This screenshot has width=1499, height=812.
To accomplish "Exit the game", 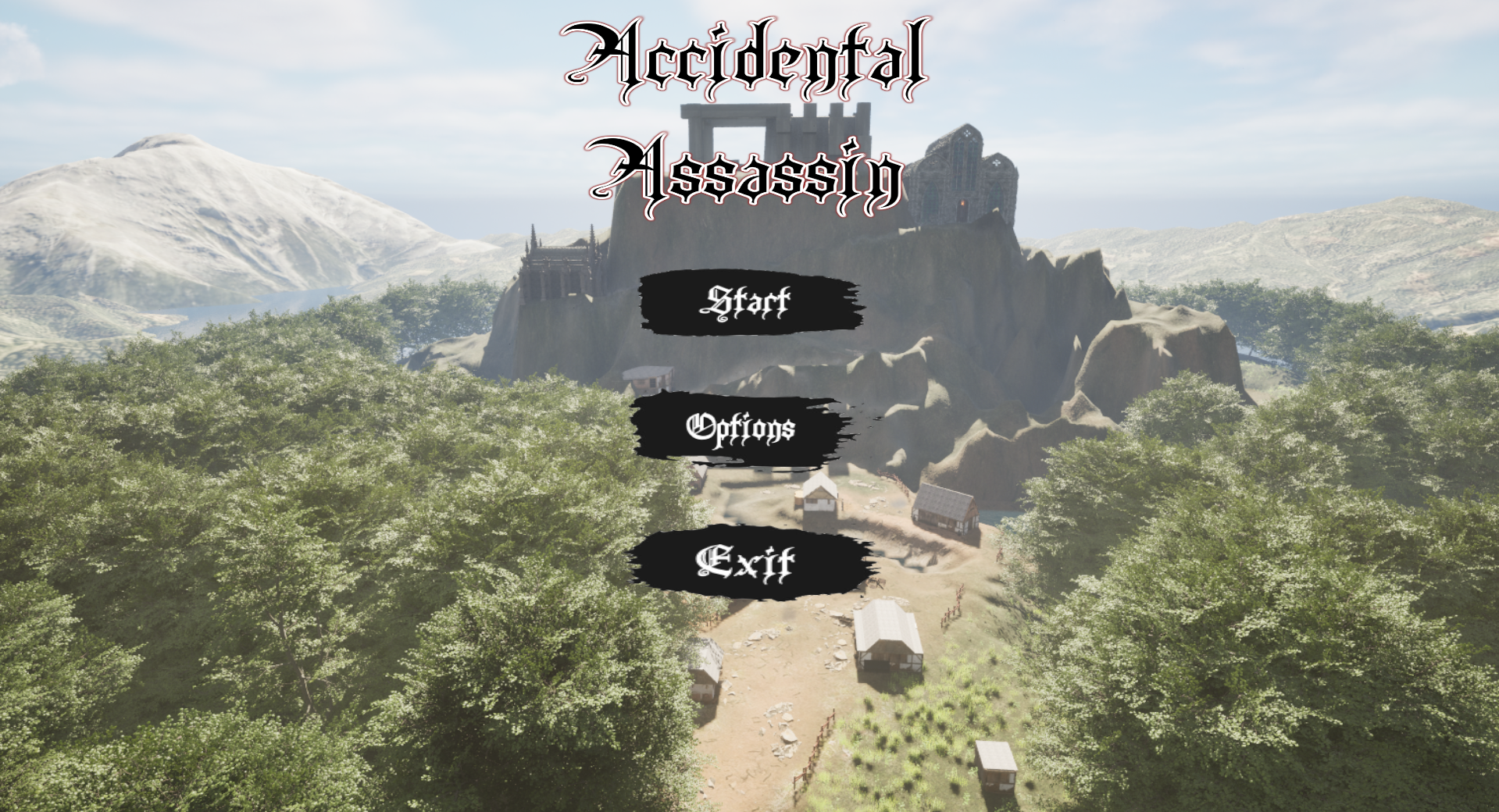I will click(x=747, y=562).
